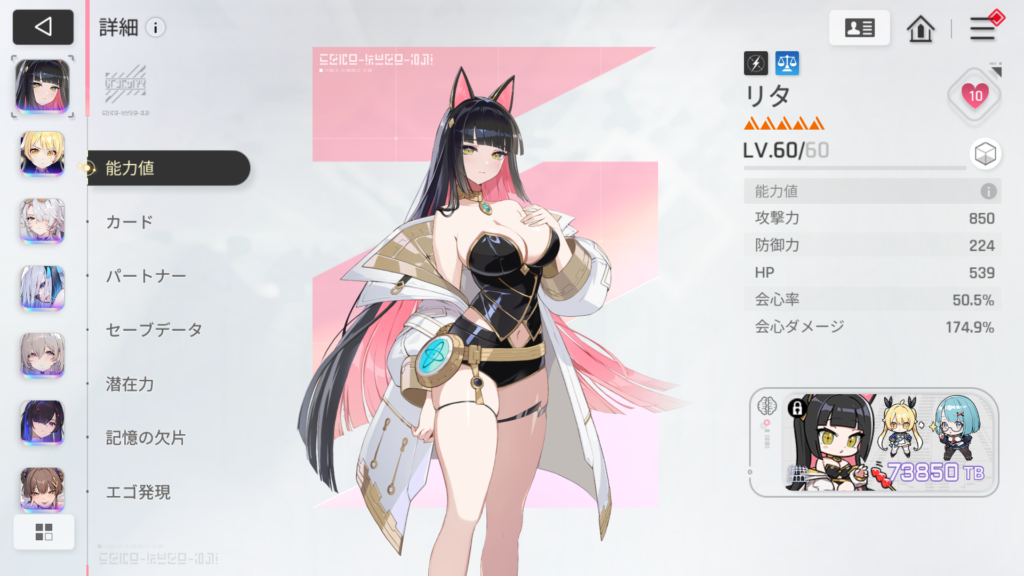The height and width of the screenshot is (576, 1024).
Task: Click the cube icon beside the level
Action: click(x=984, y=153)
